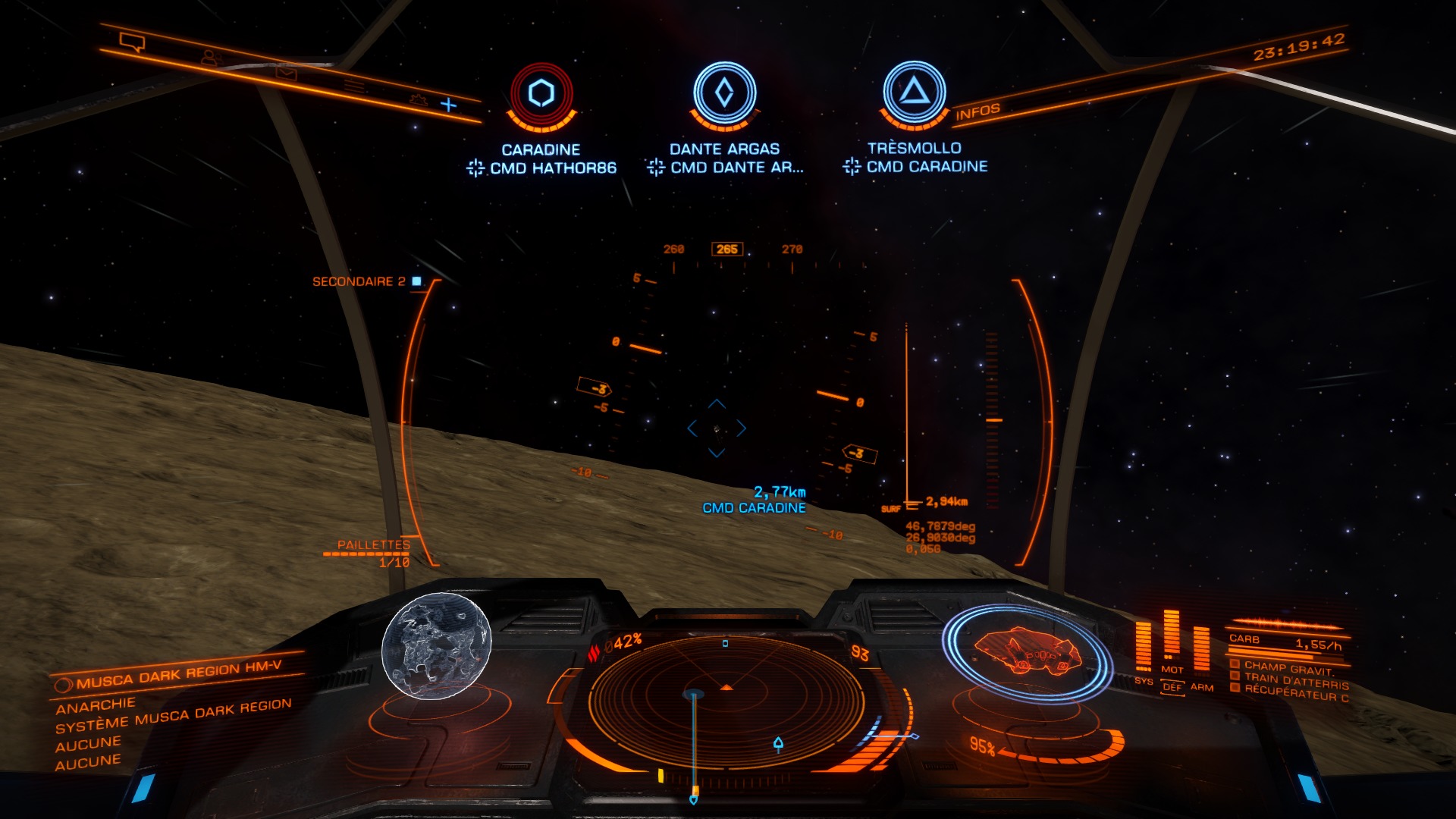
Task: Open the three-line history list icon
Action: pos(353,86)
